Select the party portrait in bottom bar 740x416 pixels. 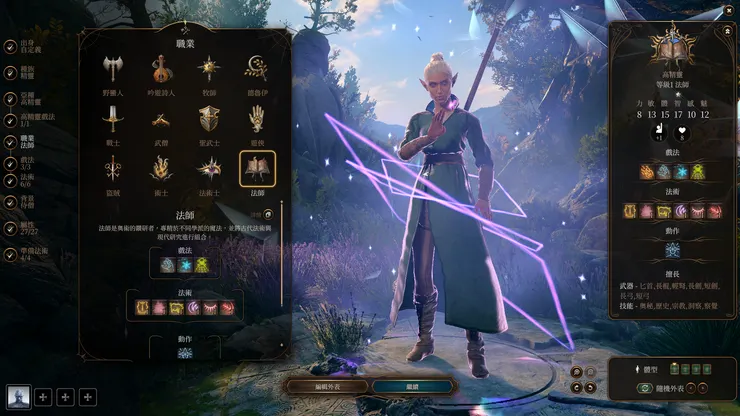click(x=18, y=397)
